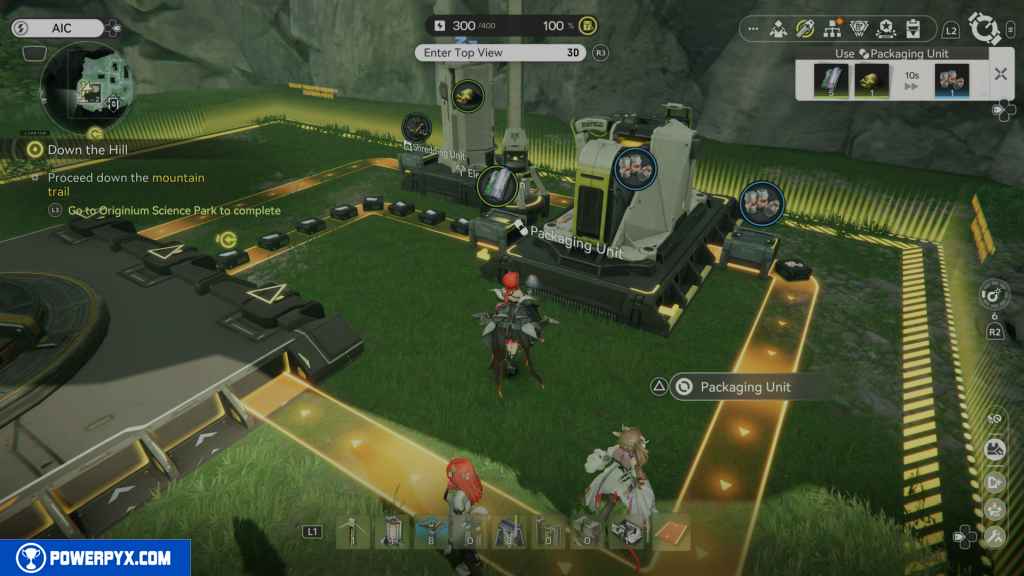This screenshot has height=576, width=1024.
Task: Click the AIC power label badge
Action: pos(56,28)
